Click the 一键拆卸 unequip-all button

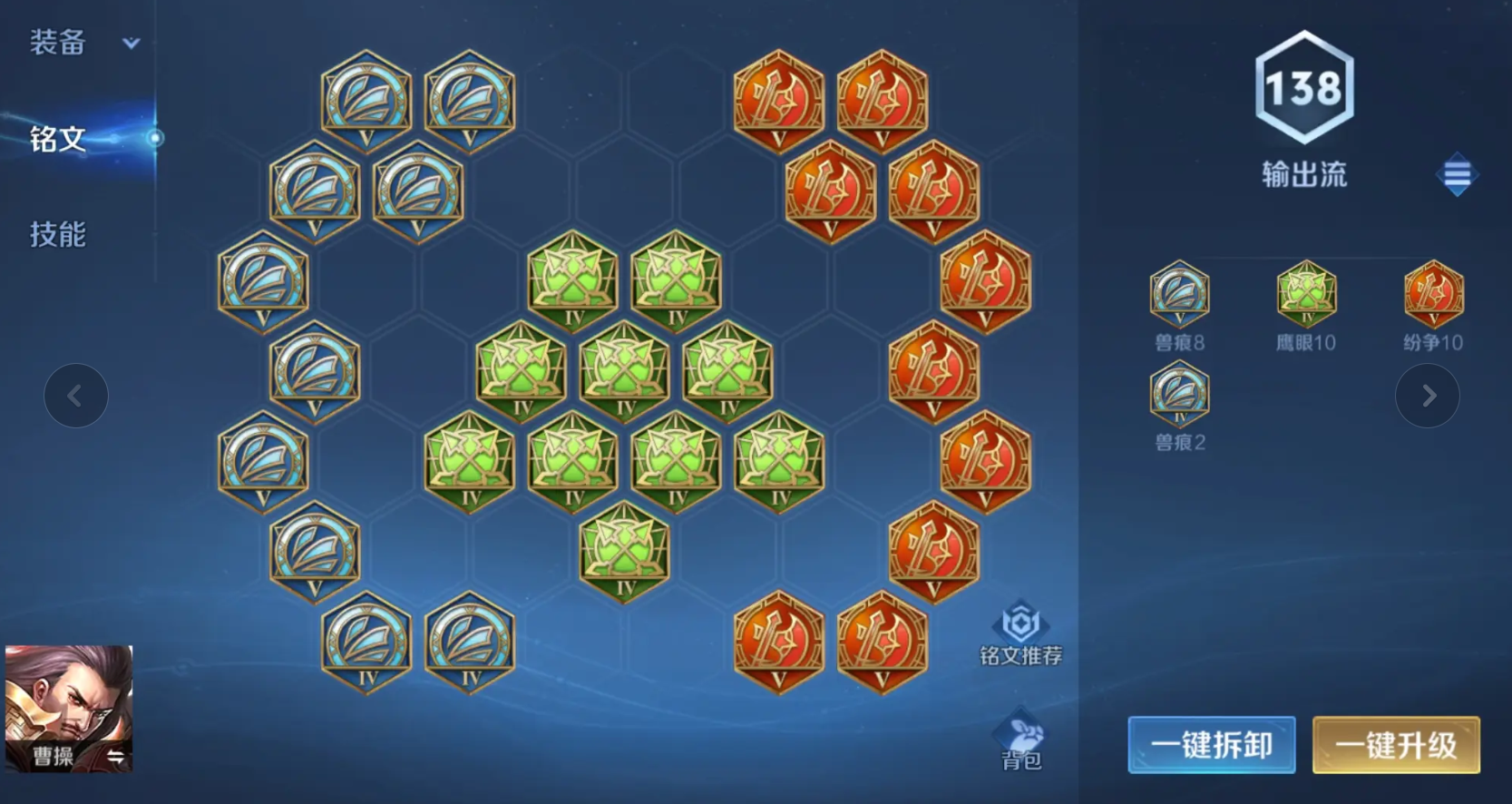coord(1211,745)
